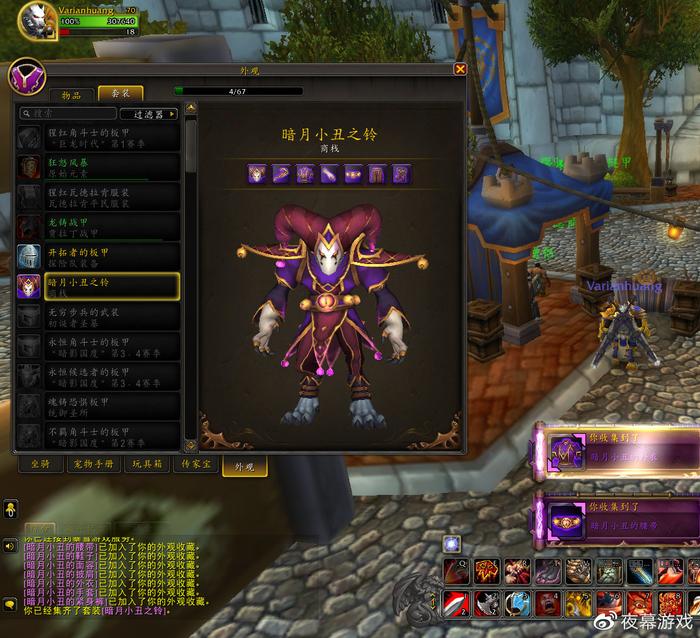700x638 pixels.
Task: Switch to the 物品 items tab
Action: (72, 94)
